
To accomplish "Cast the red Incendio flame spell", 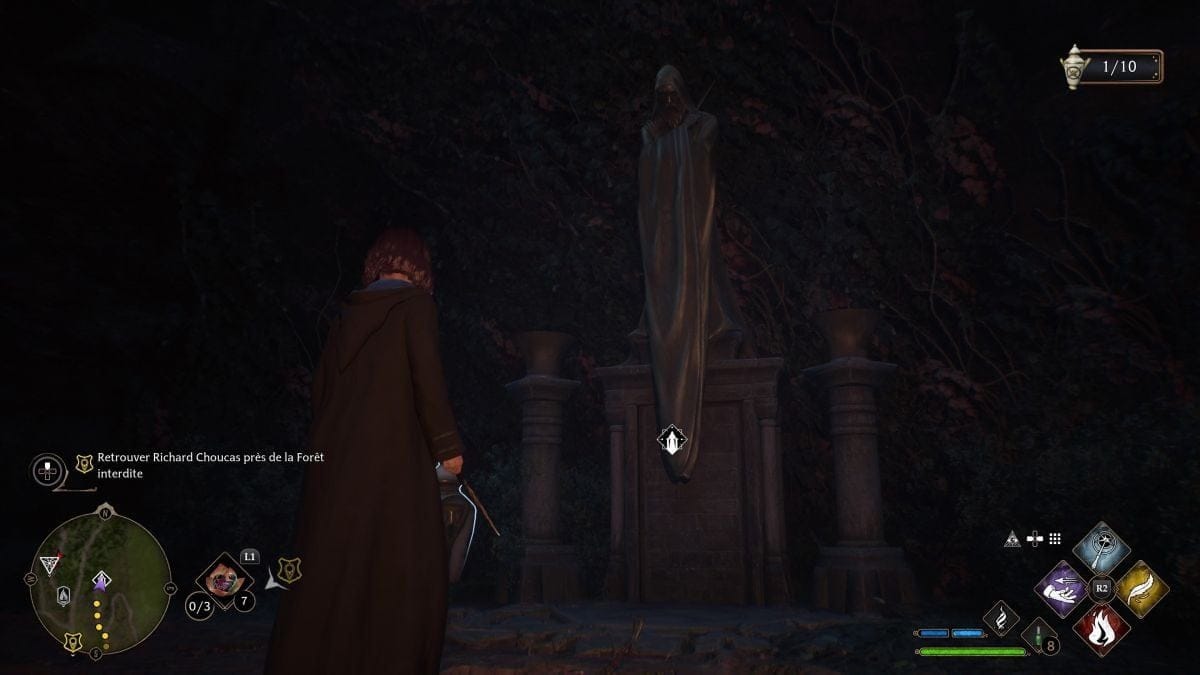I will tap(1101, 630).
